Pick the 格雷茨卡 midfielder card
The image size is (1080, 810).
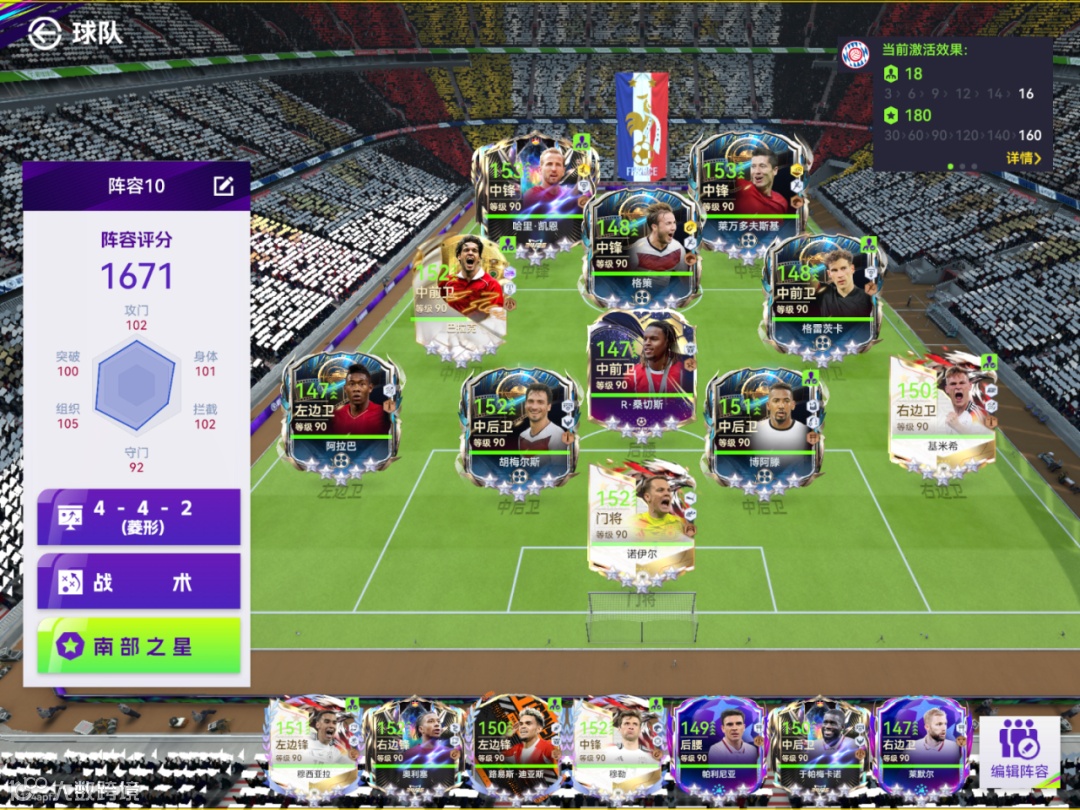(822, 292)
